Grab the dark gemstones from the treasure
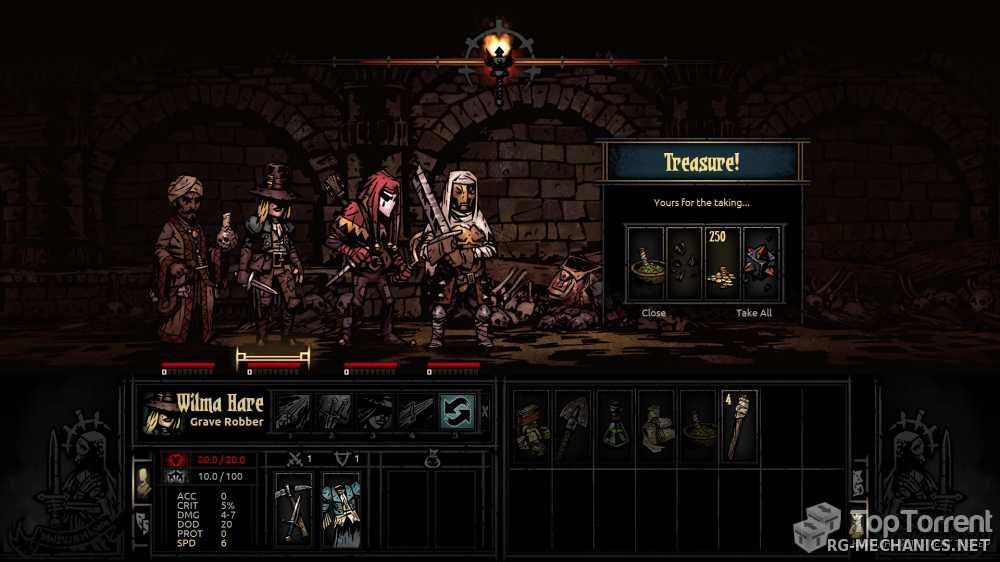 [x=683, y=264]
